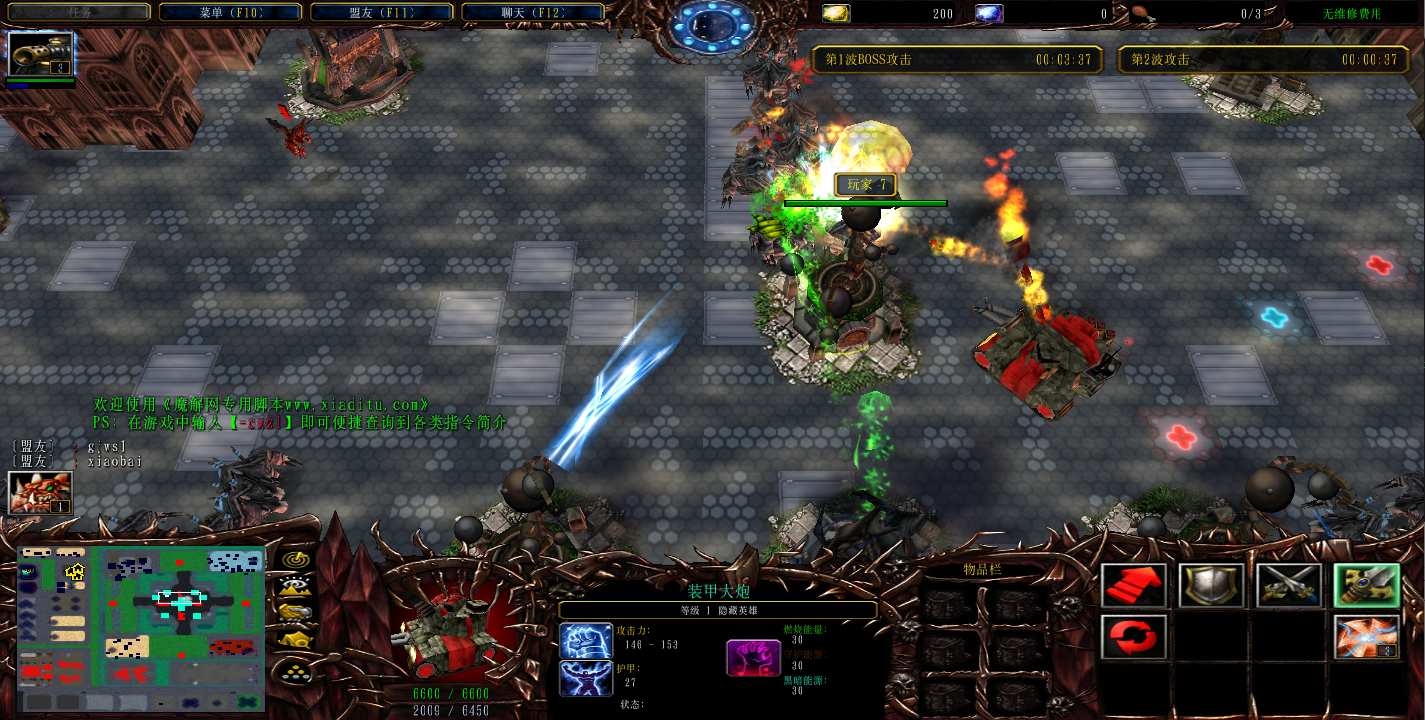Select the orc ally hero portrait
The height and width of the screenshot is (720, 1425).
pyautogui.click(x=40, y=492)
